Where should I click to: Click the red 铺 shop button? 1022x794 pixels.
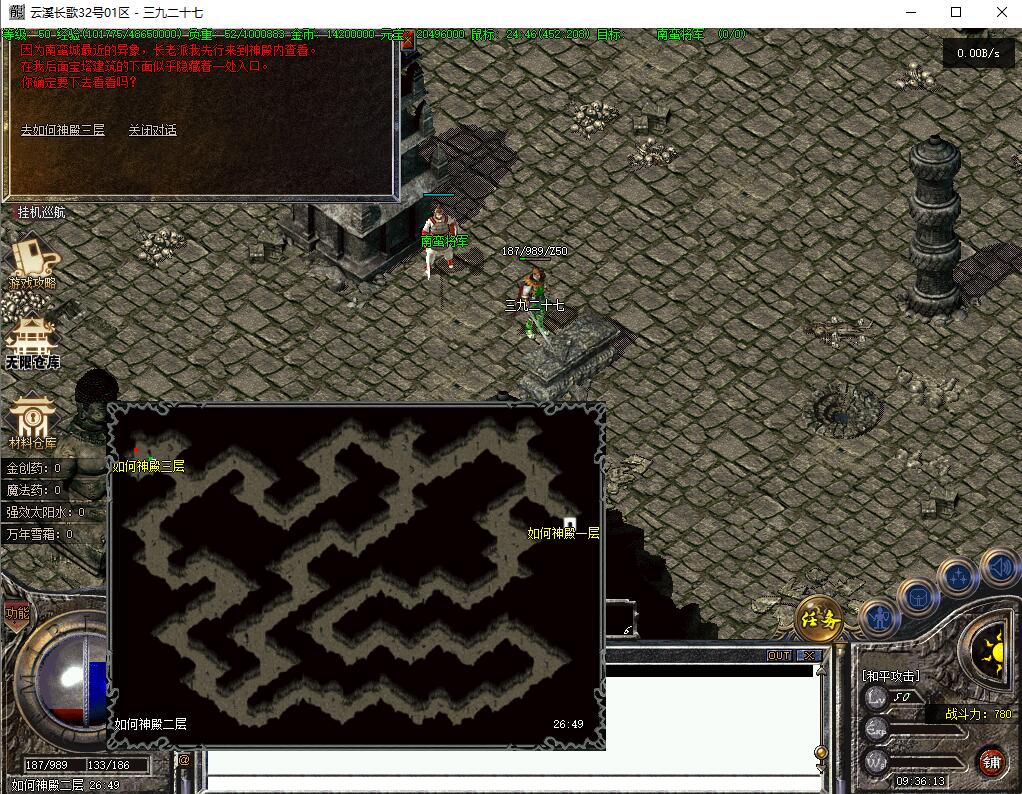991,761
